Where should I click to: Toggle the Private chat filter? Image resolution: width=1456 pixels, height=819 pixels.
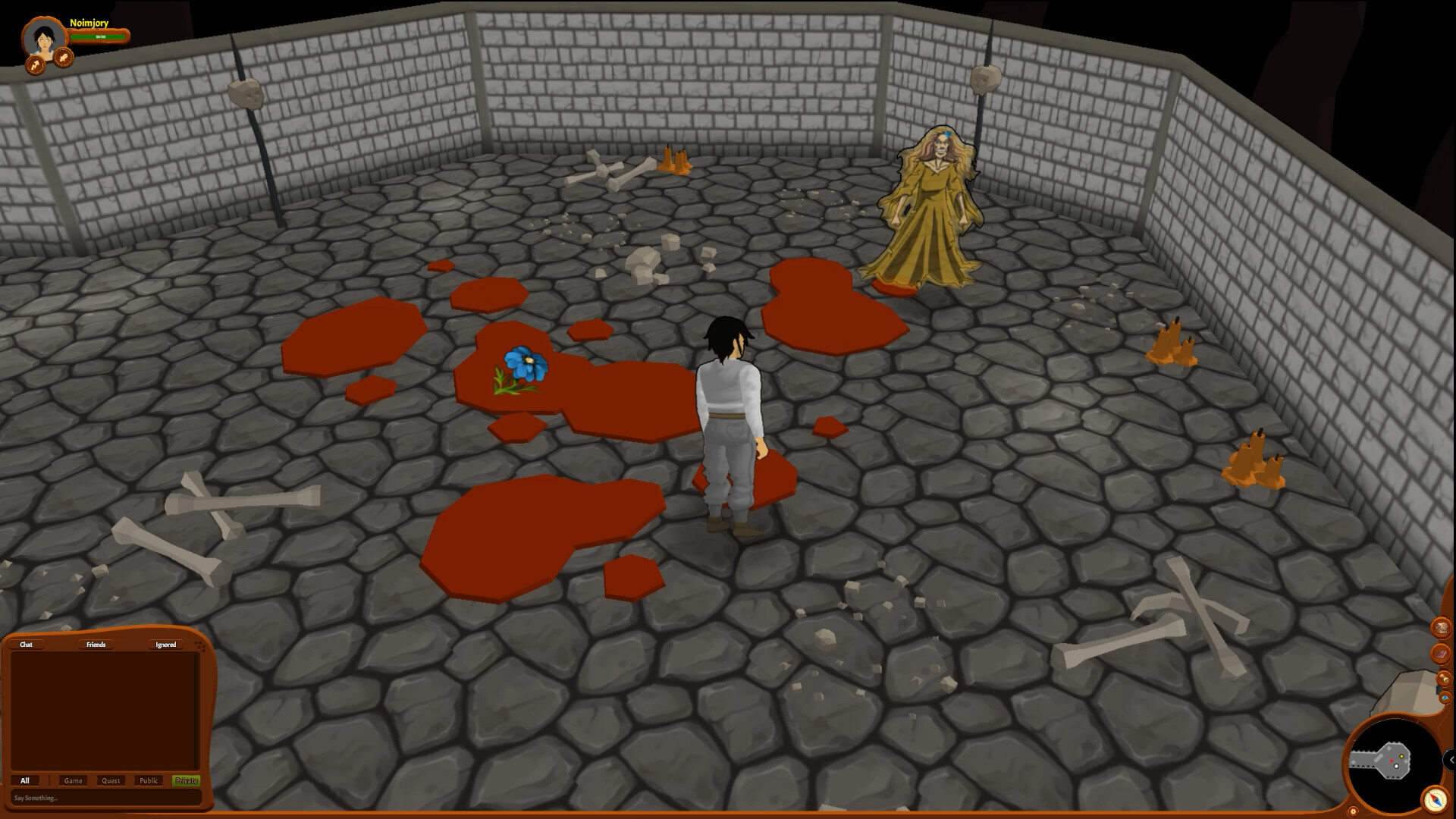pyautogui.click(x=187, y=780)
